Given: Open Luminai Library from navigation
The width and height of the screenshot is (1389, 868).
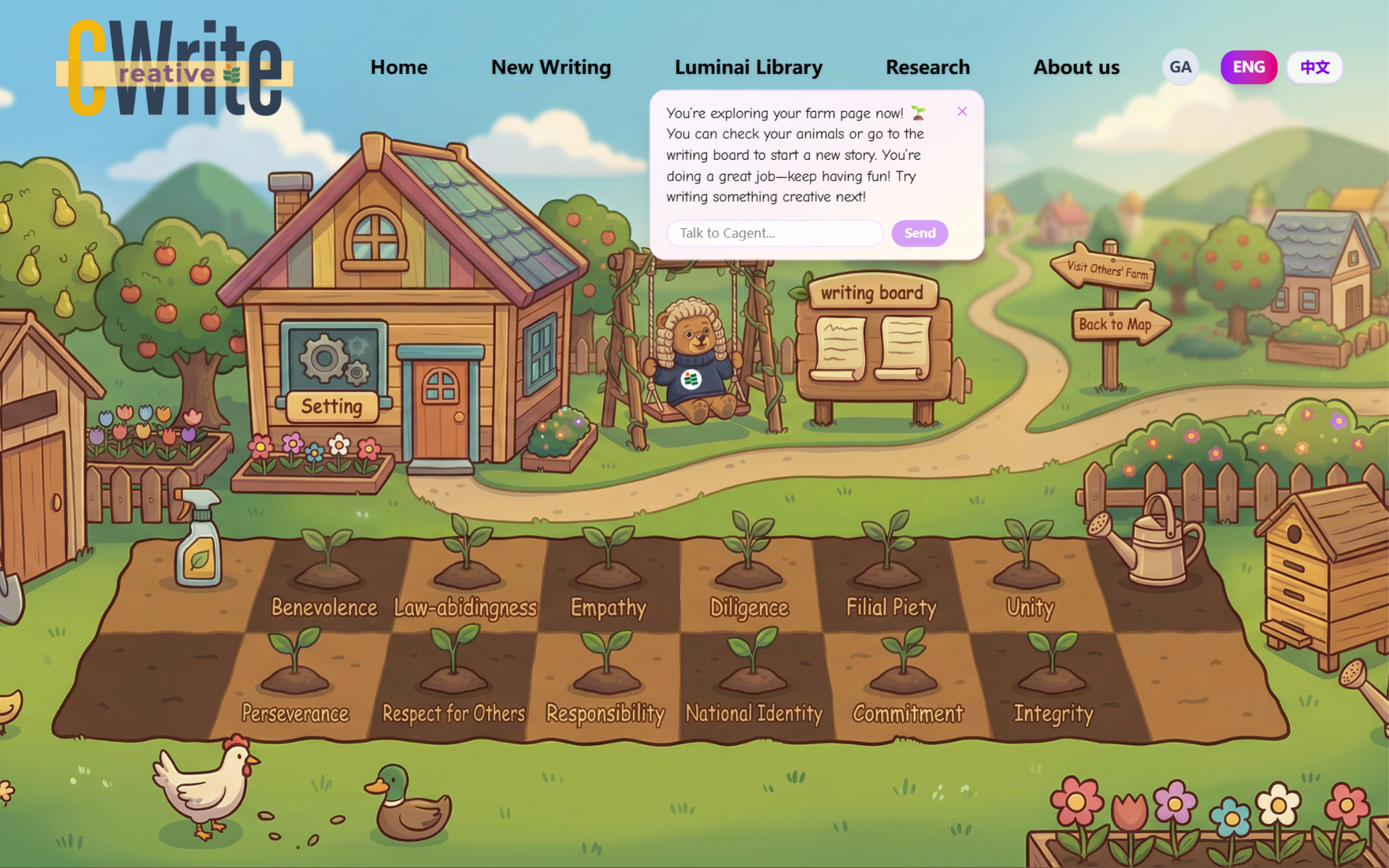Looking at the screenshot, I should pyautogui.click(x=748, y=67).
